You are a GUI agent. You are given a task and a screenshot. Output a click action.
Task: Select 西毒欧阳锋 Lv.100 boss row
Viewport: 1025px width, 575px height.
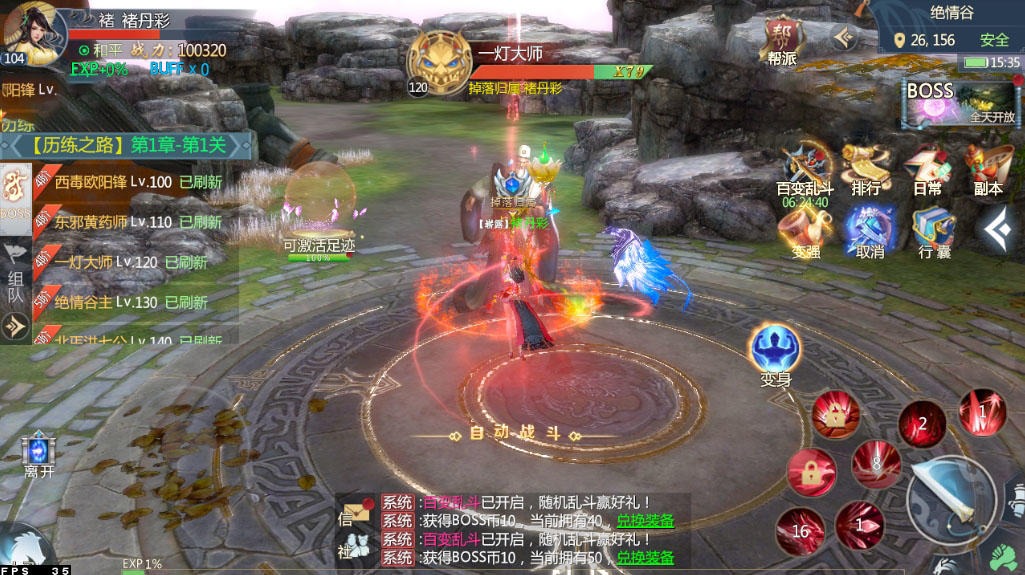coord(130,183)
